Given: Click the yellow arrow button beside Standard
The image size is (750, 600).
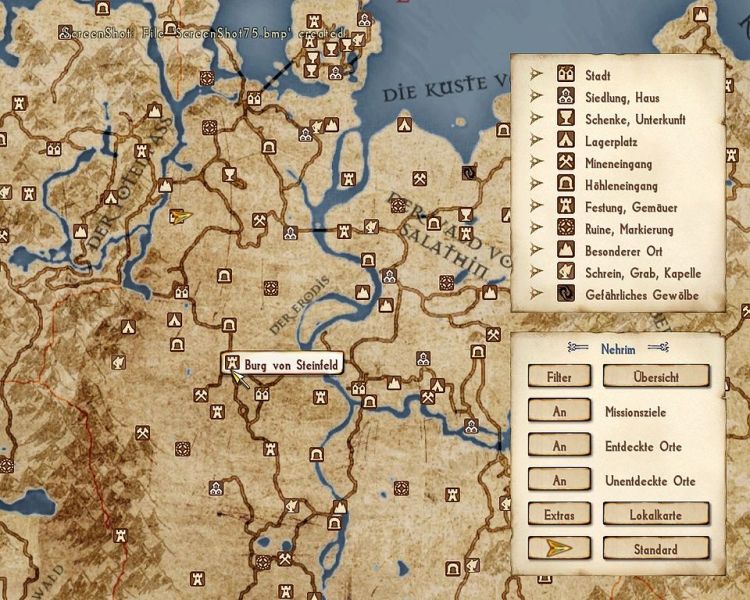Looking at the screenshot, I should pyautogui.click(x=560, y=549).
